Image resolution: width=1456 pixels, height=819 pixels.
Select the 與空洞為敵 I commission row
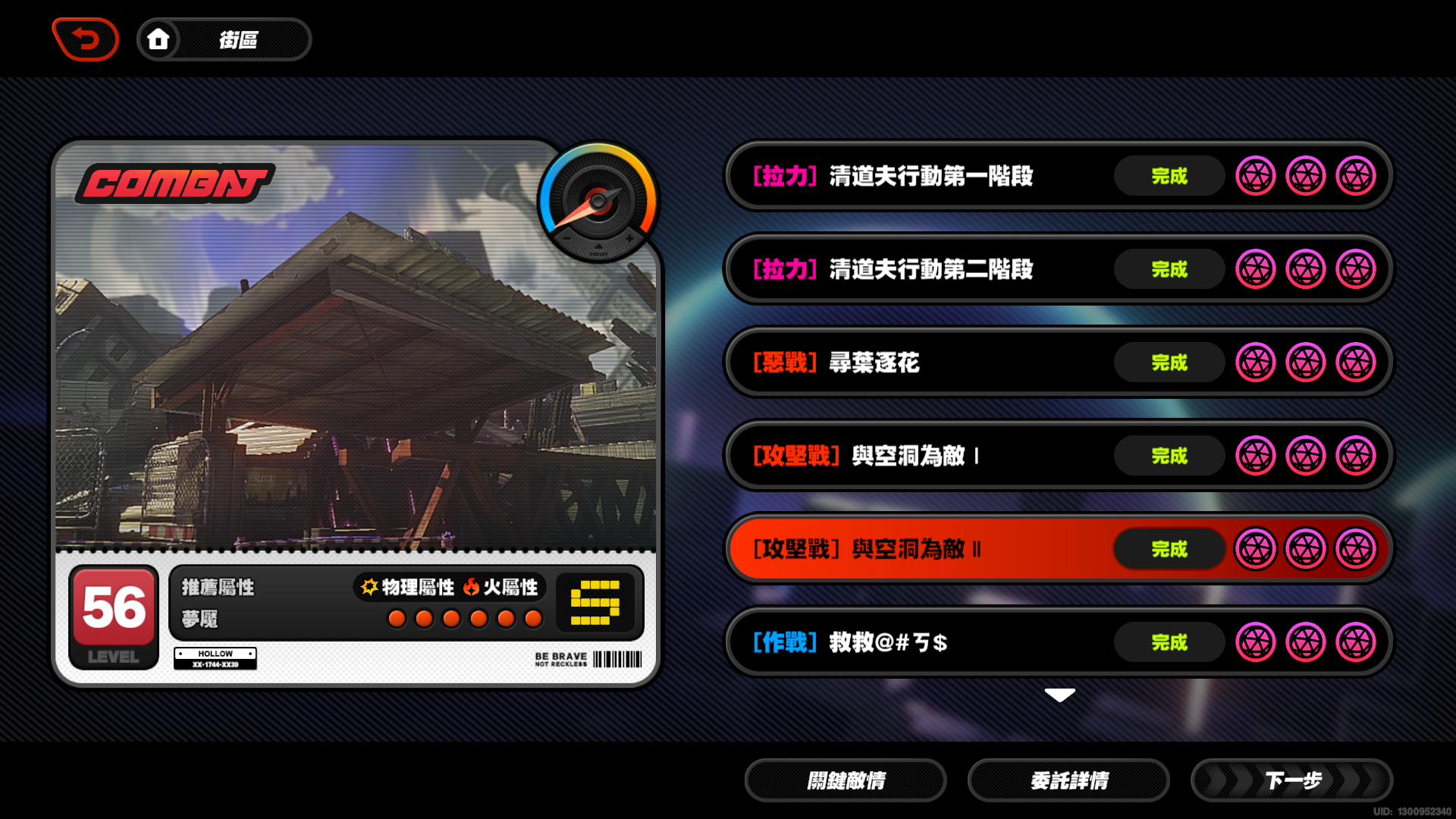[910, 456]
